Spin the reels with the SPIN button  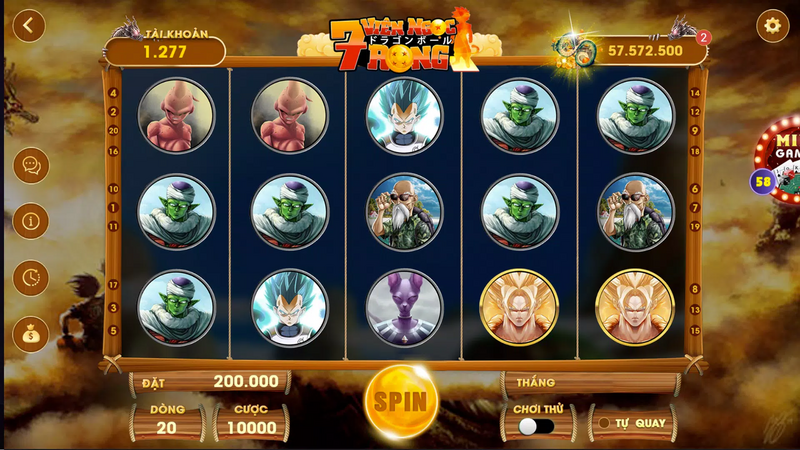point(401,401)
